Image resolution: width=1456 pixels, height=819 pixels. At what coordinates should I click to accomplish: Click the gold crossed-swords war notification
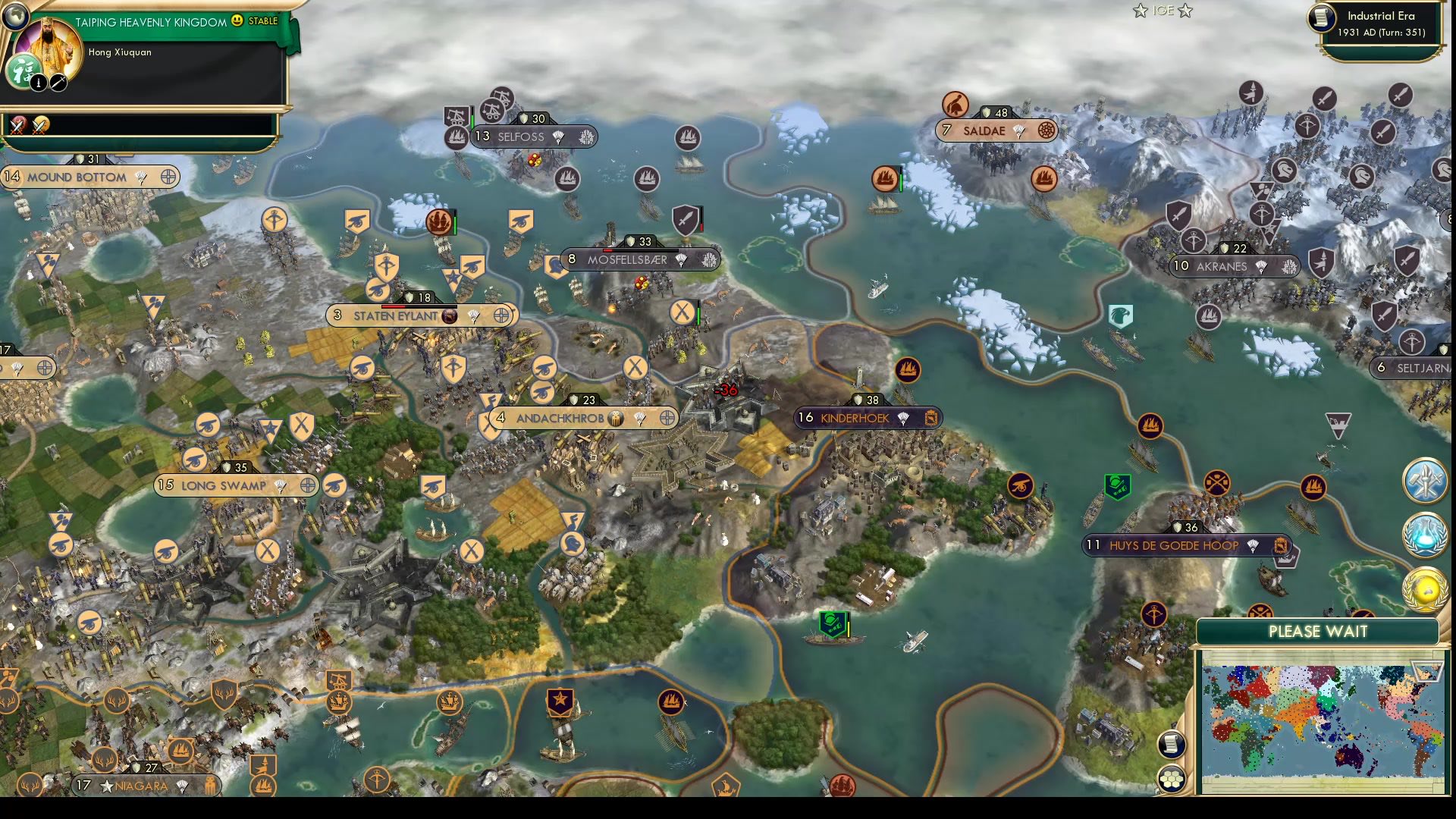(39, 124)
